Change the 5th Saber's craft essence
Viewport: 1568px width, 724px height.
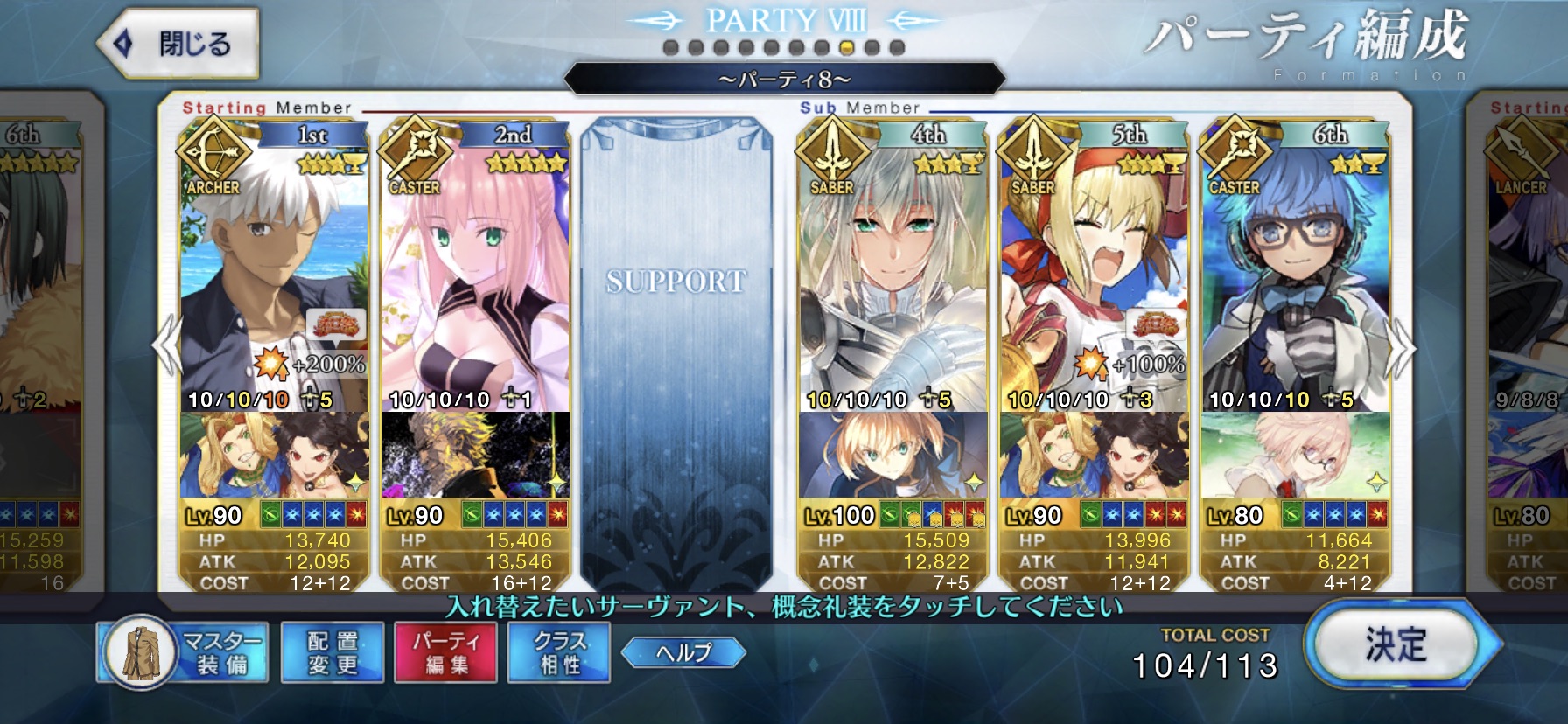(1094, 455)
